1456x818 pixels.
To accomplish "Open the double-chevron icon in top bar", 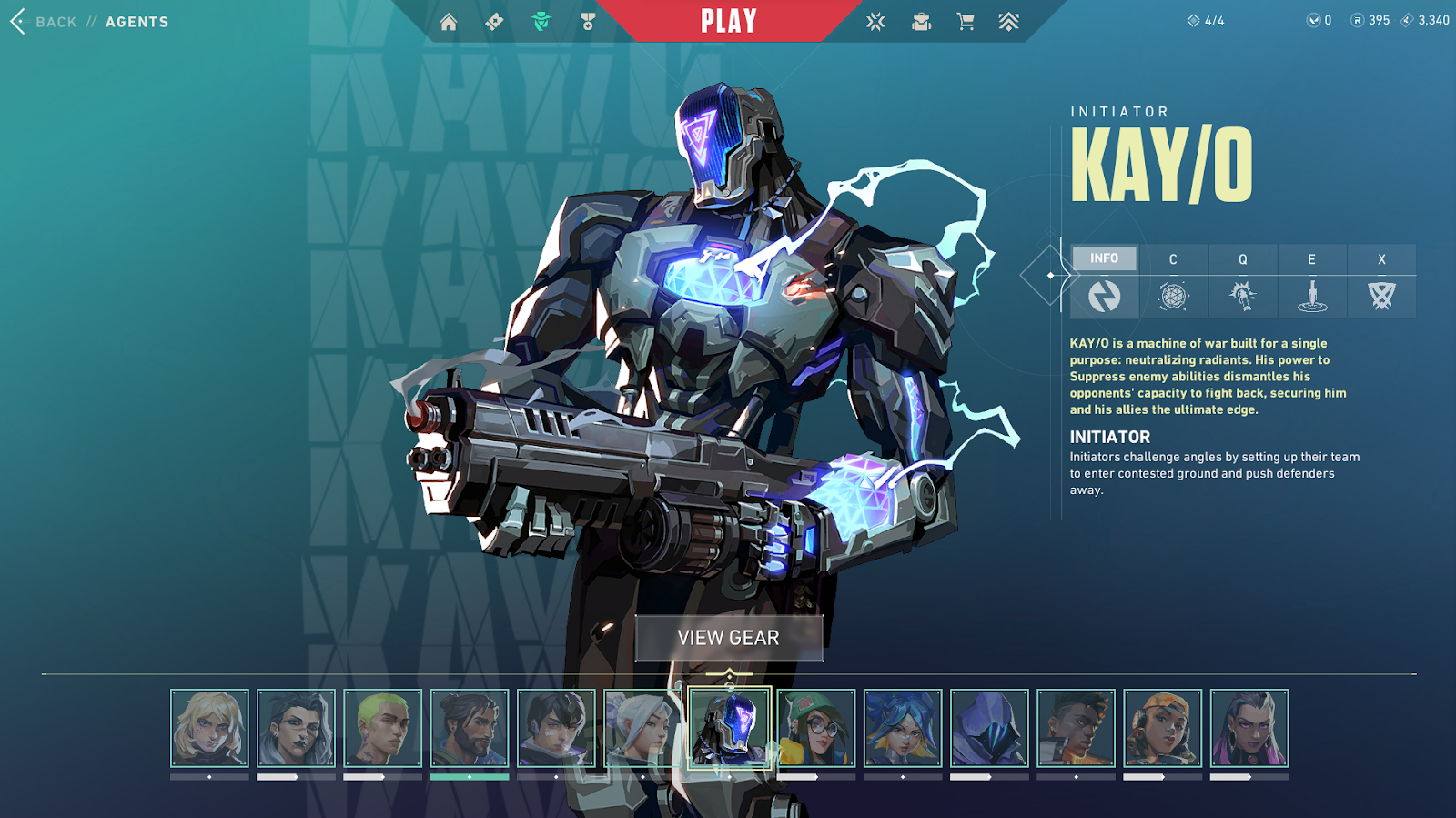I will click(1008, 22).
